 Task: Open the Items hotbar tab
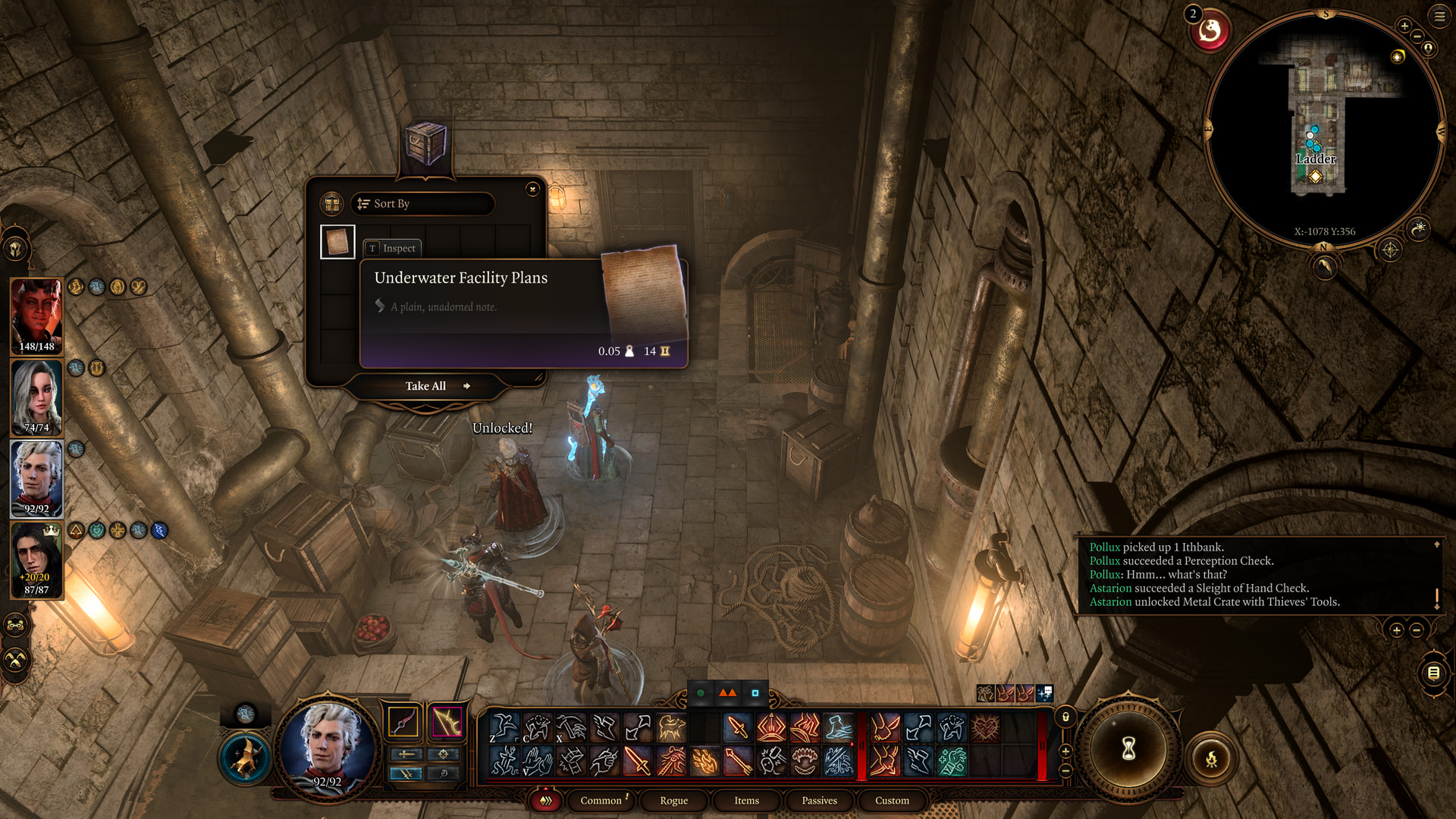pos(746,800)
